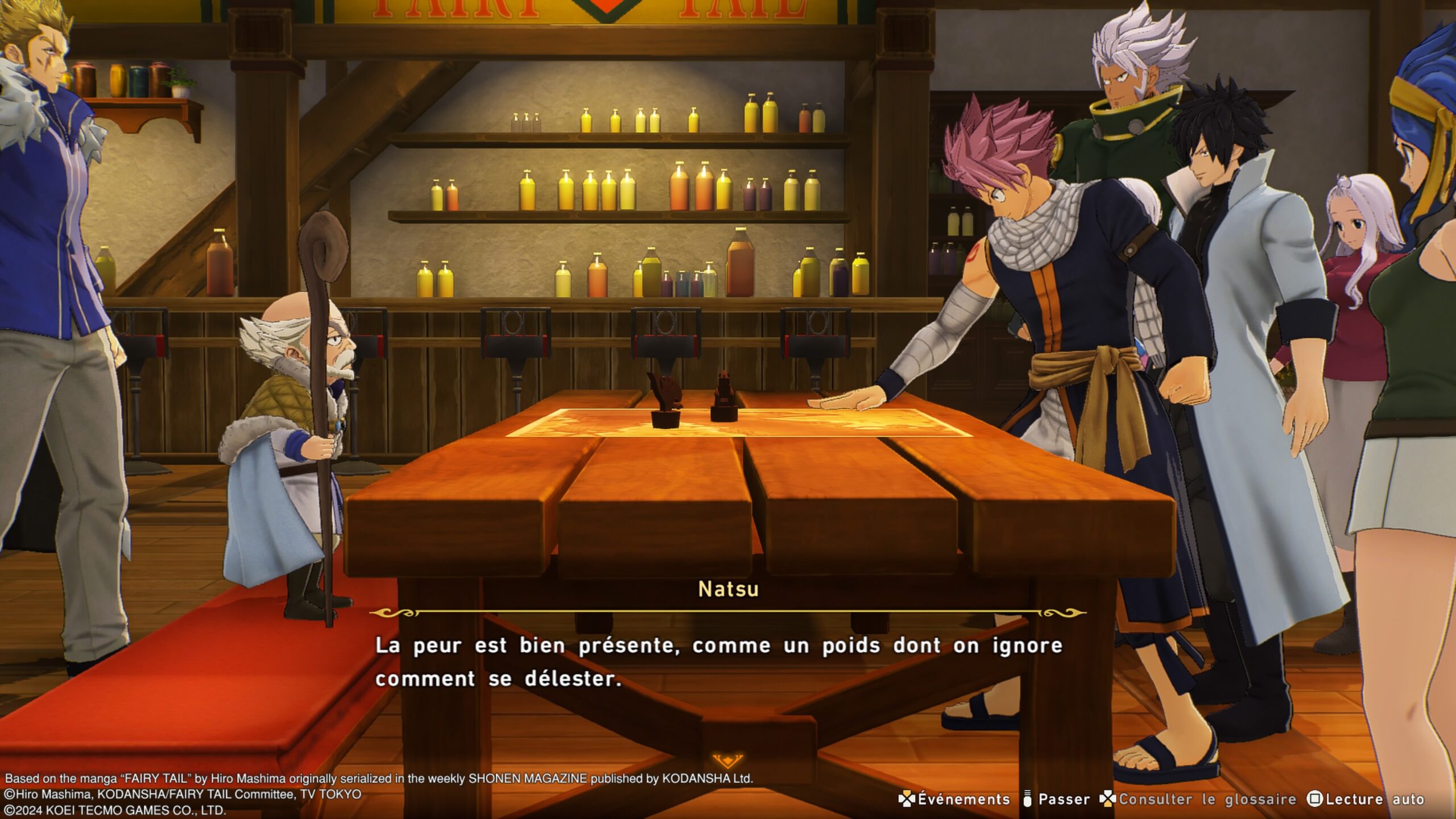Skip the scene with Passer

tap(1057, 799)
